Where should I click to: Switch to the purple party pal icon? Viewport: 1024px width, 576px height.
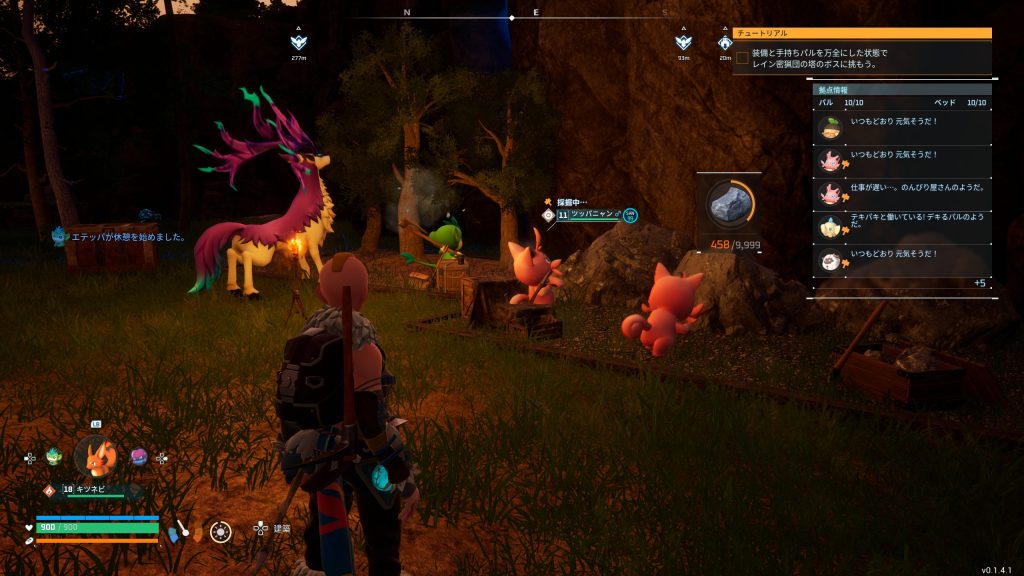click(139, 457)
